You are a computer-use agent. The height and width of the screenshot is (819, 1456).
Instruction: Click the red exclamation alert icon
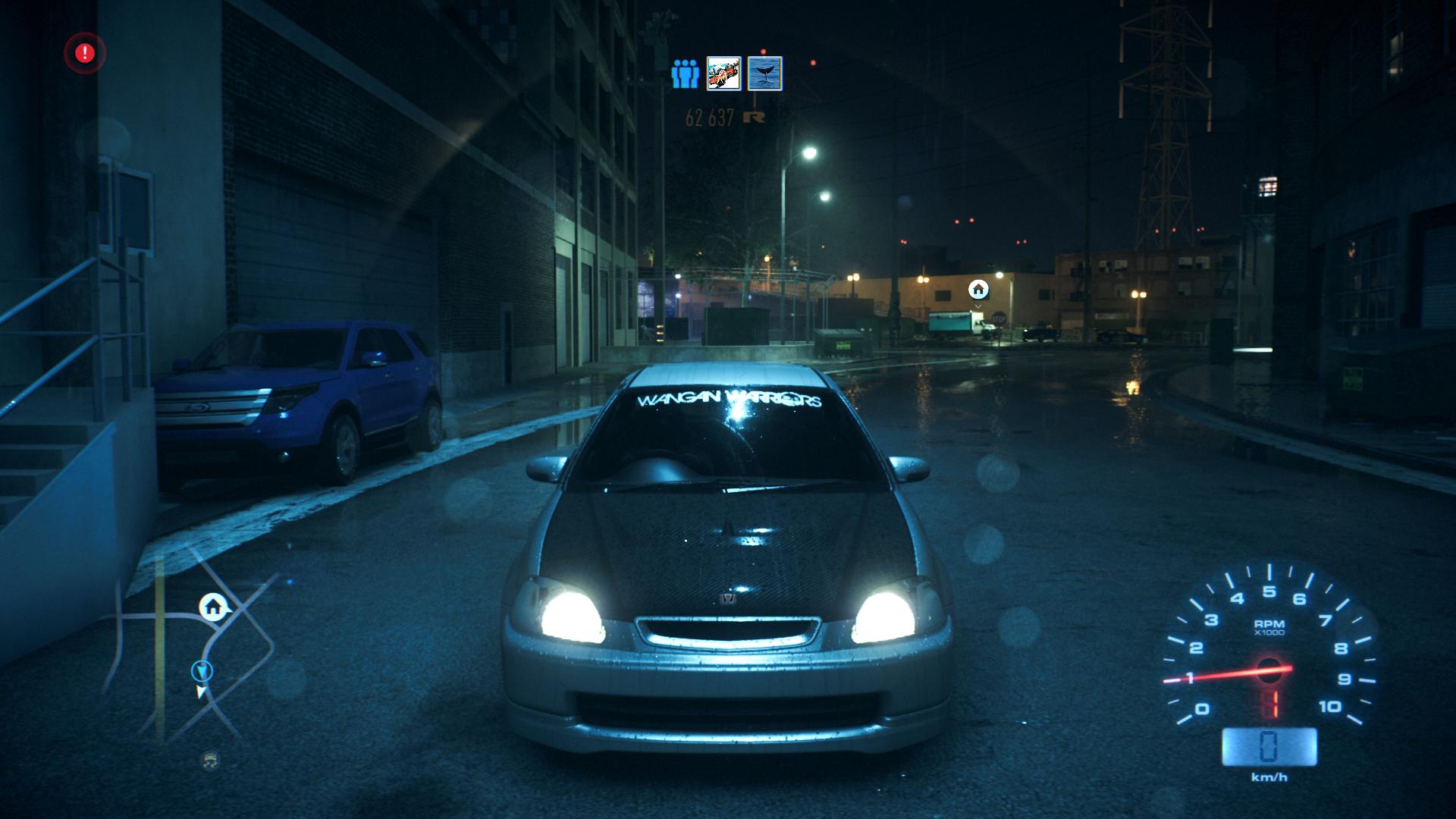click(85, 53)
